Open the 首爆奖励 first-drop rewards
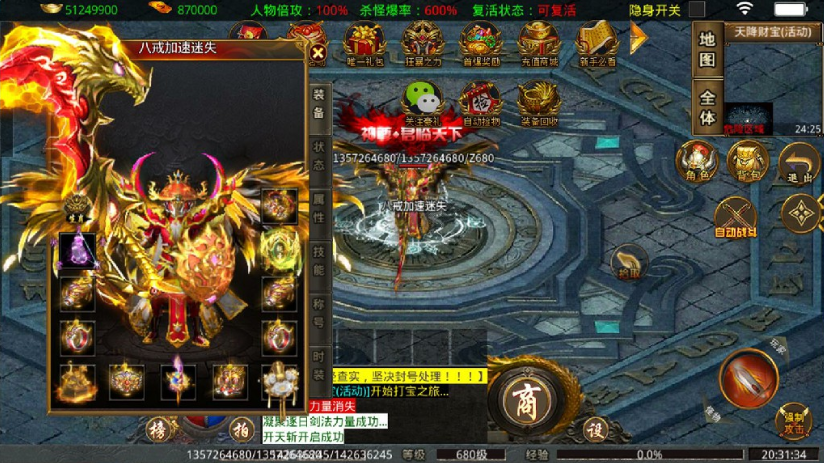 click(x=481, y=45)
